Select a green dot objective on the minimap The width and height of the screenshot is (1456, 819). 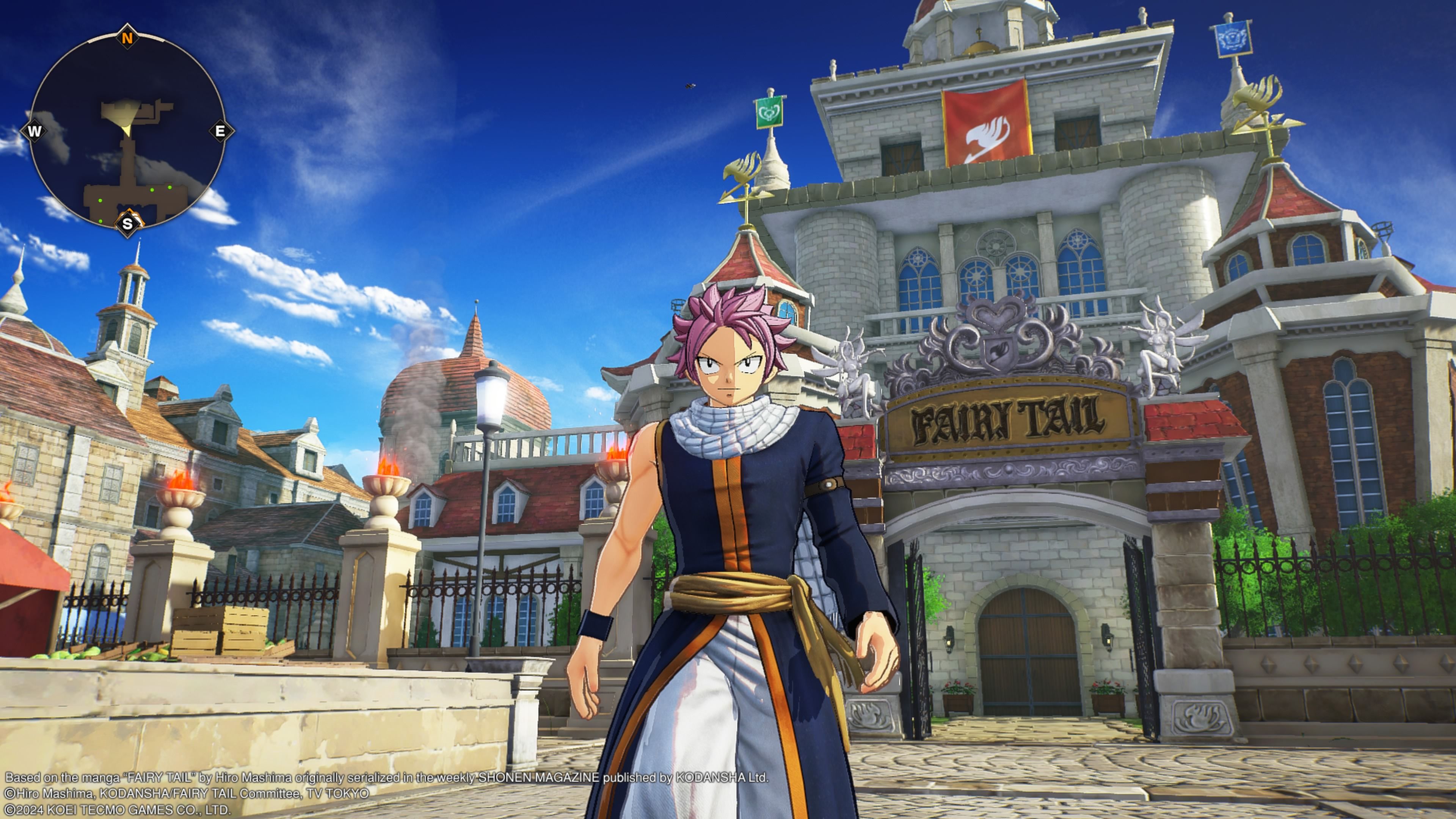152,190
